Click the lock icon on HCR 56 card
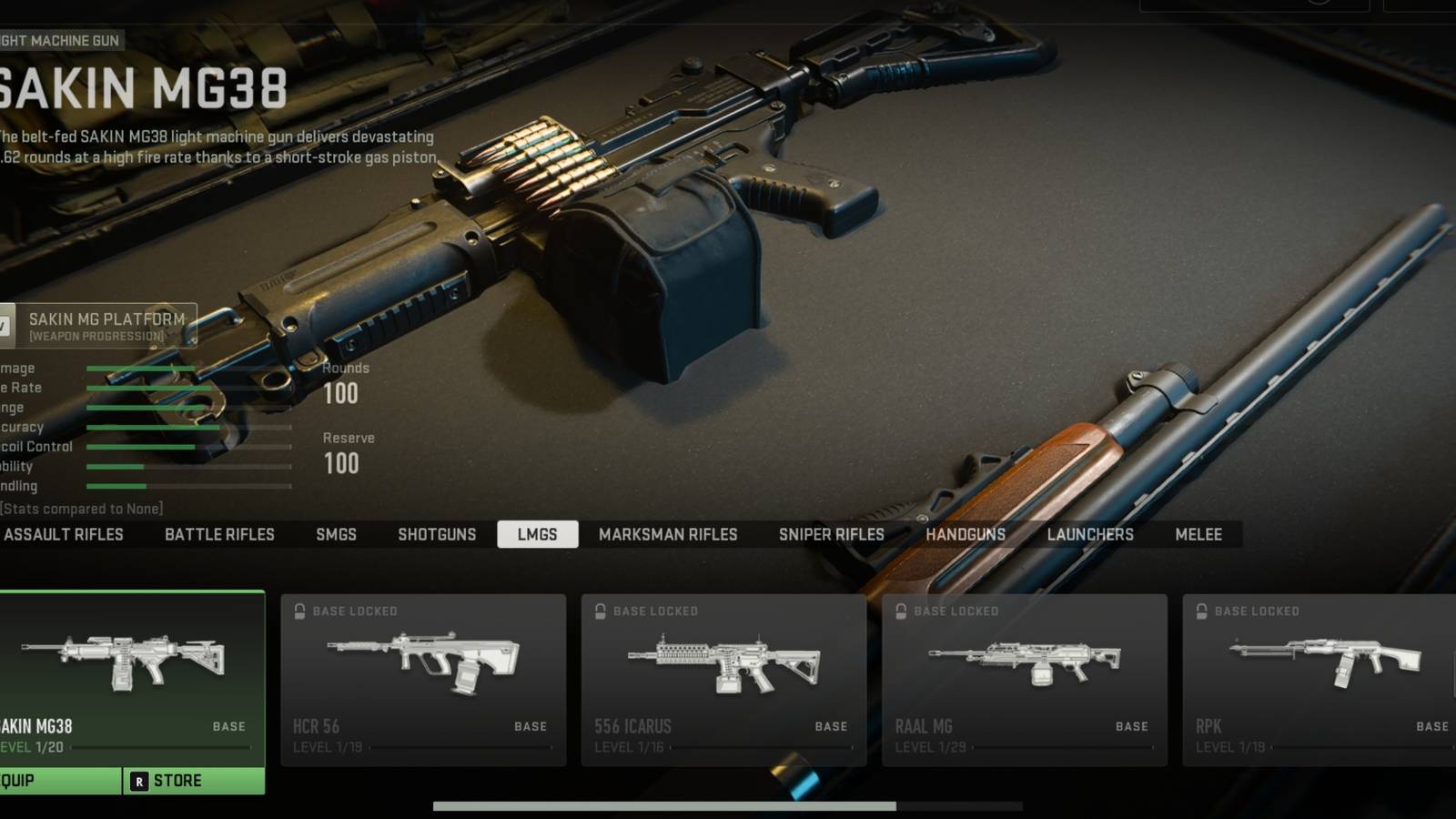Viewport: 1456px width, 819px height. click(298, 611)
